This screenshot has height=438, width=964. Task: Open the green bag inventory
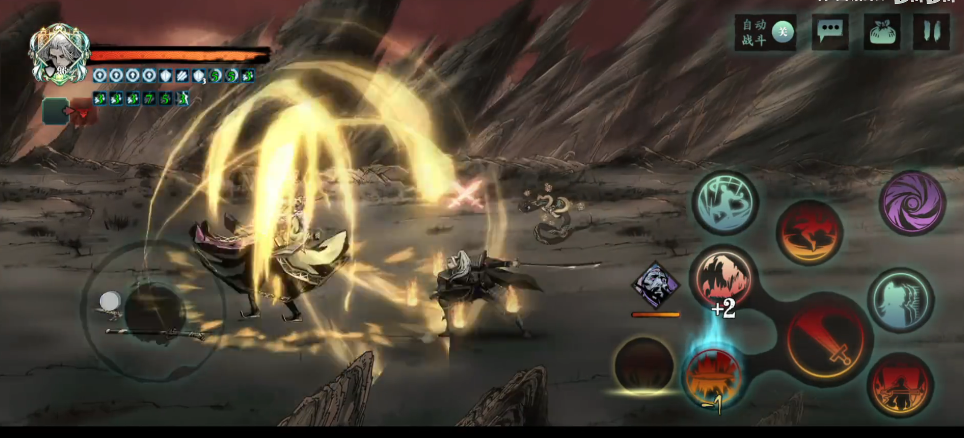tap(881, 32)
